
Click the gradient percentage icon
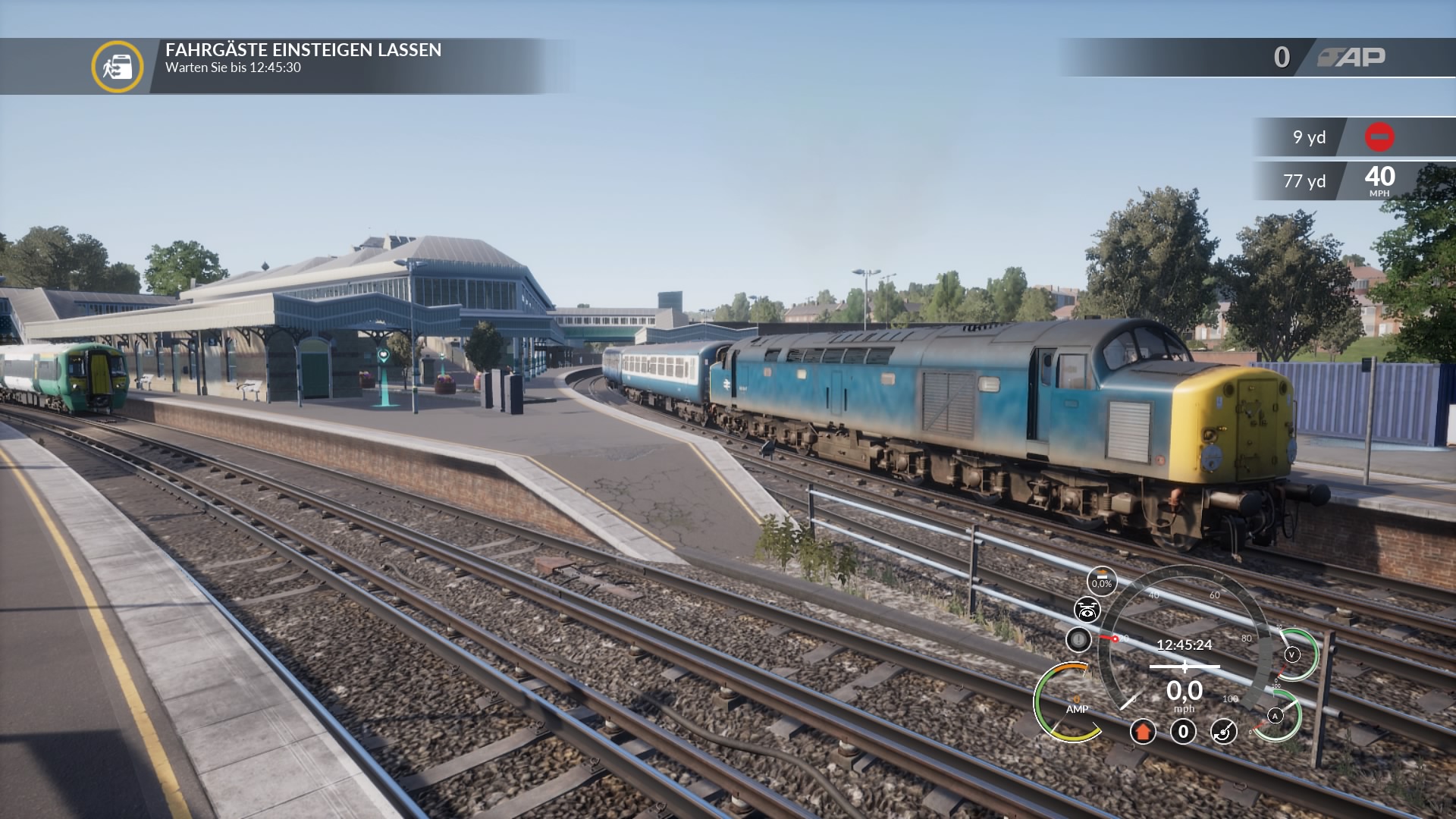pos(1102,582)
